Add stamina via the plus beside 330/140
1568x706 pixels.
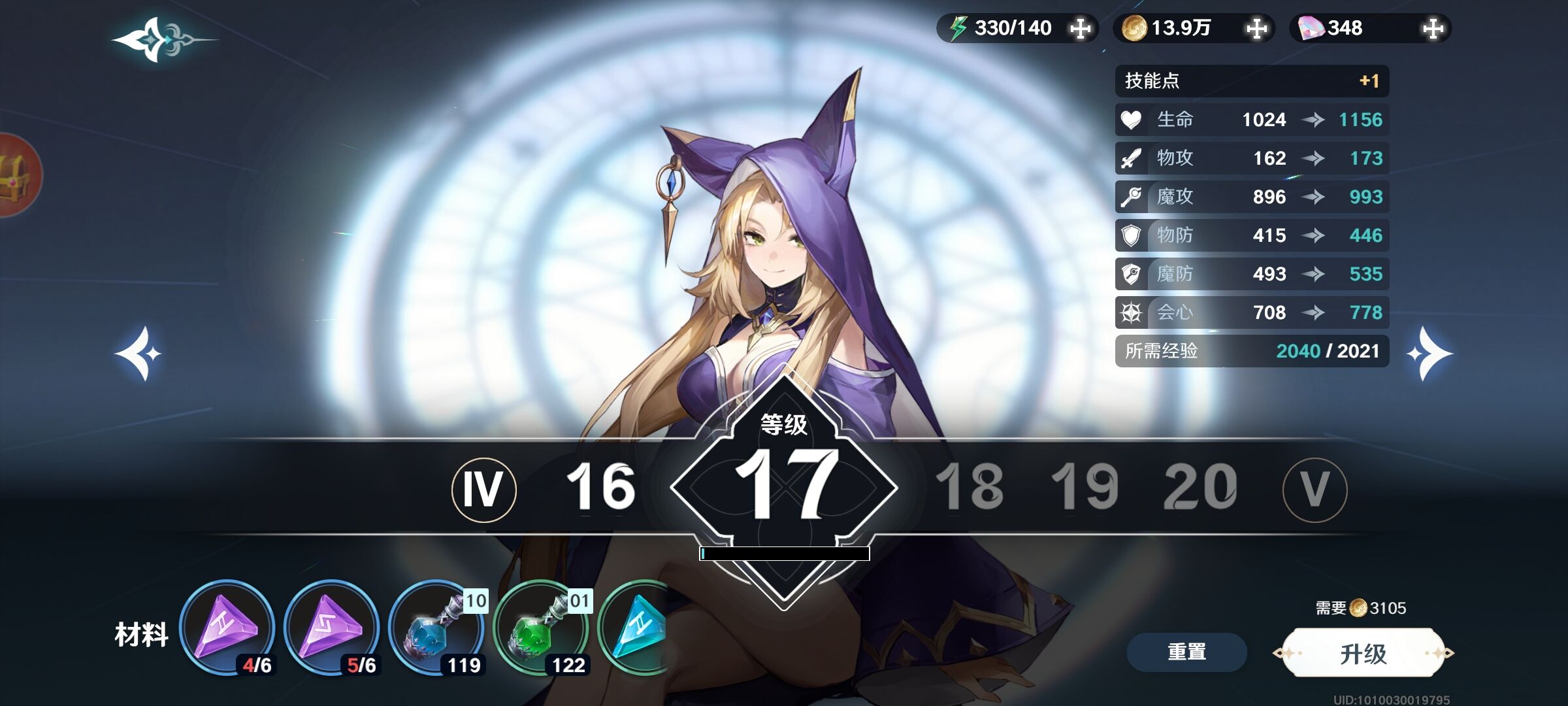(1080, 29)
